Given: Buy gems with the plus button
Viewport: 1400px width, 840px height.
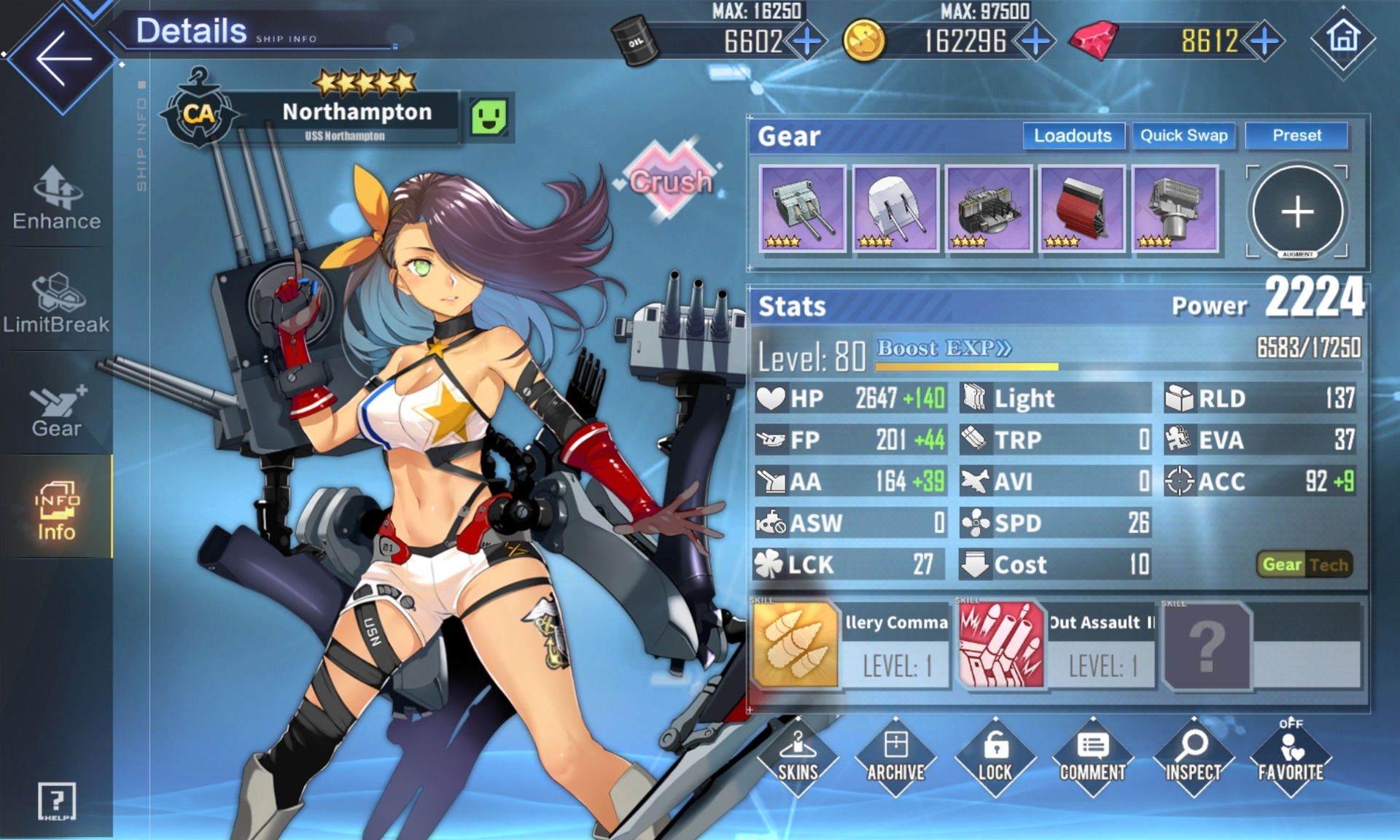Looking at the screenshot, I should (x=1265, y=42).
